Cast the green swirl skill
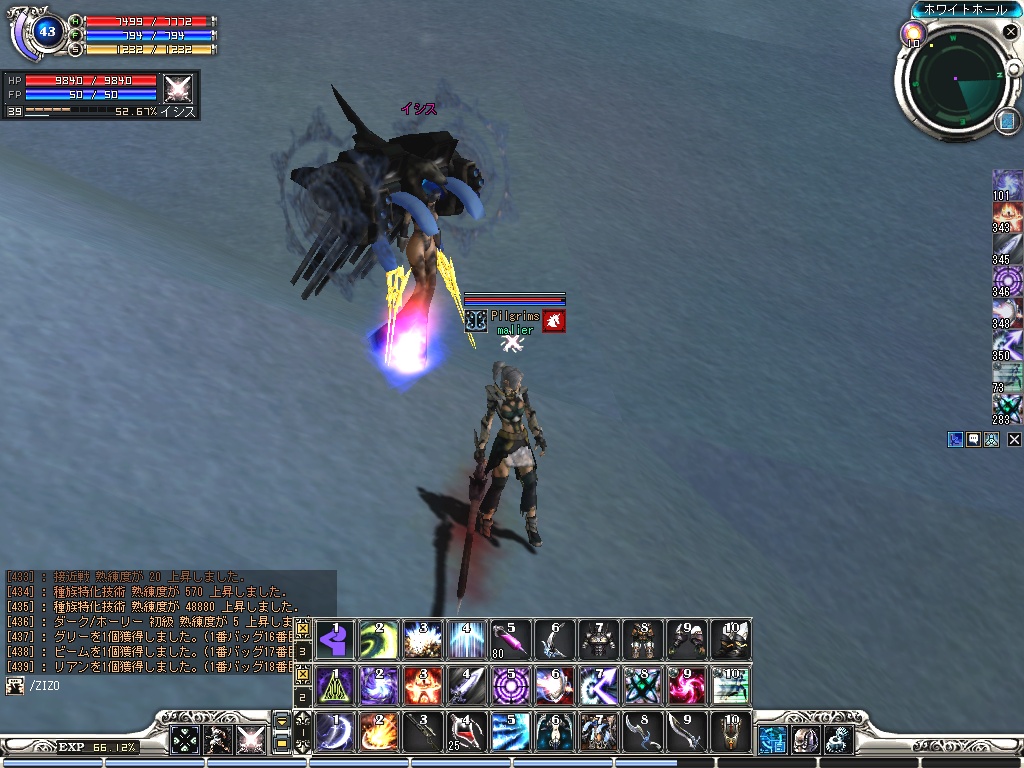 point(379,638)
